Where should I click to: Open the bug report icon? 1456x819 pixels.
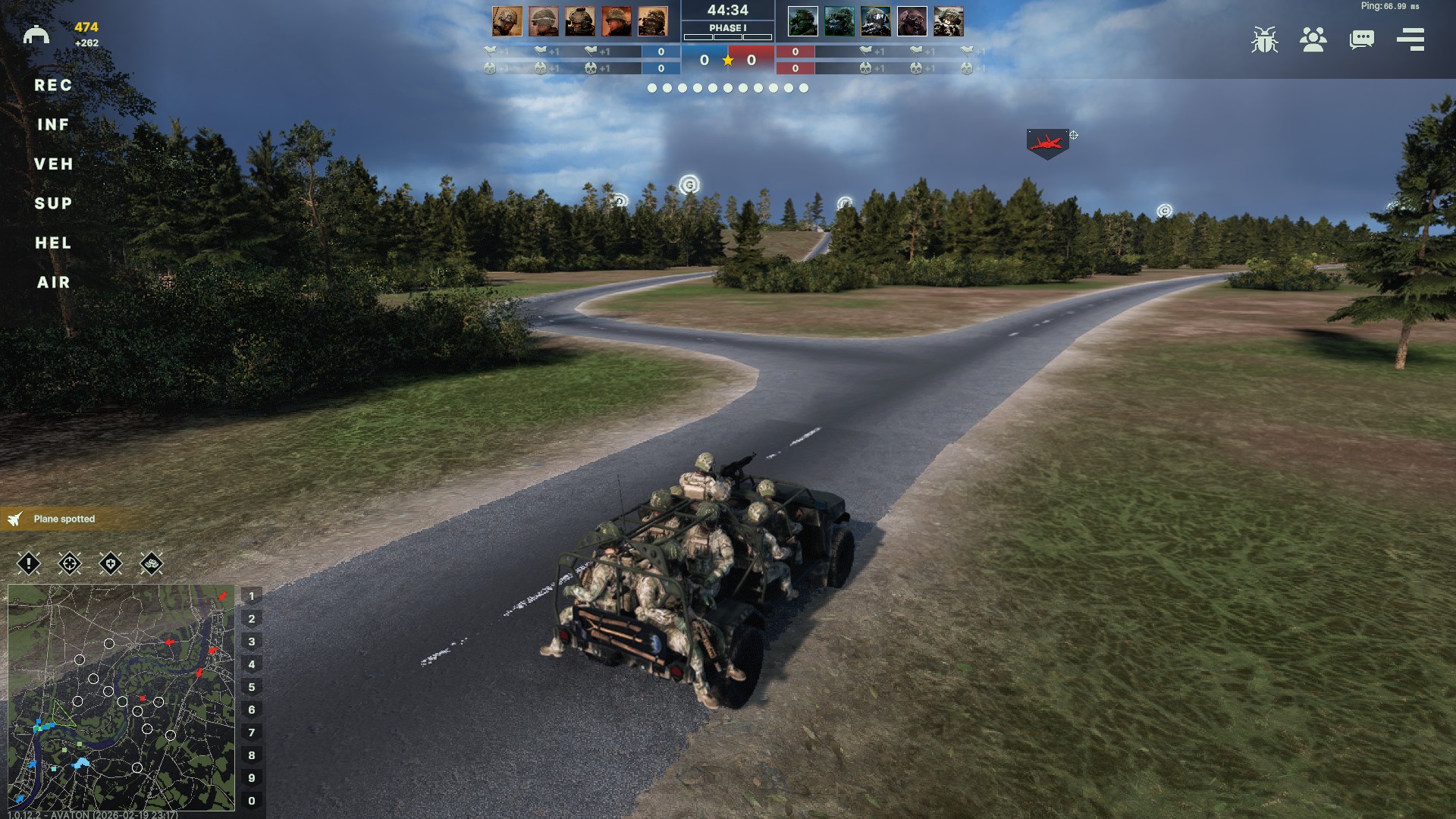[x=1264, y=39]
